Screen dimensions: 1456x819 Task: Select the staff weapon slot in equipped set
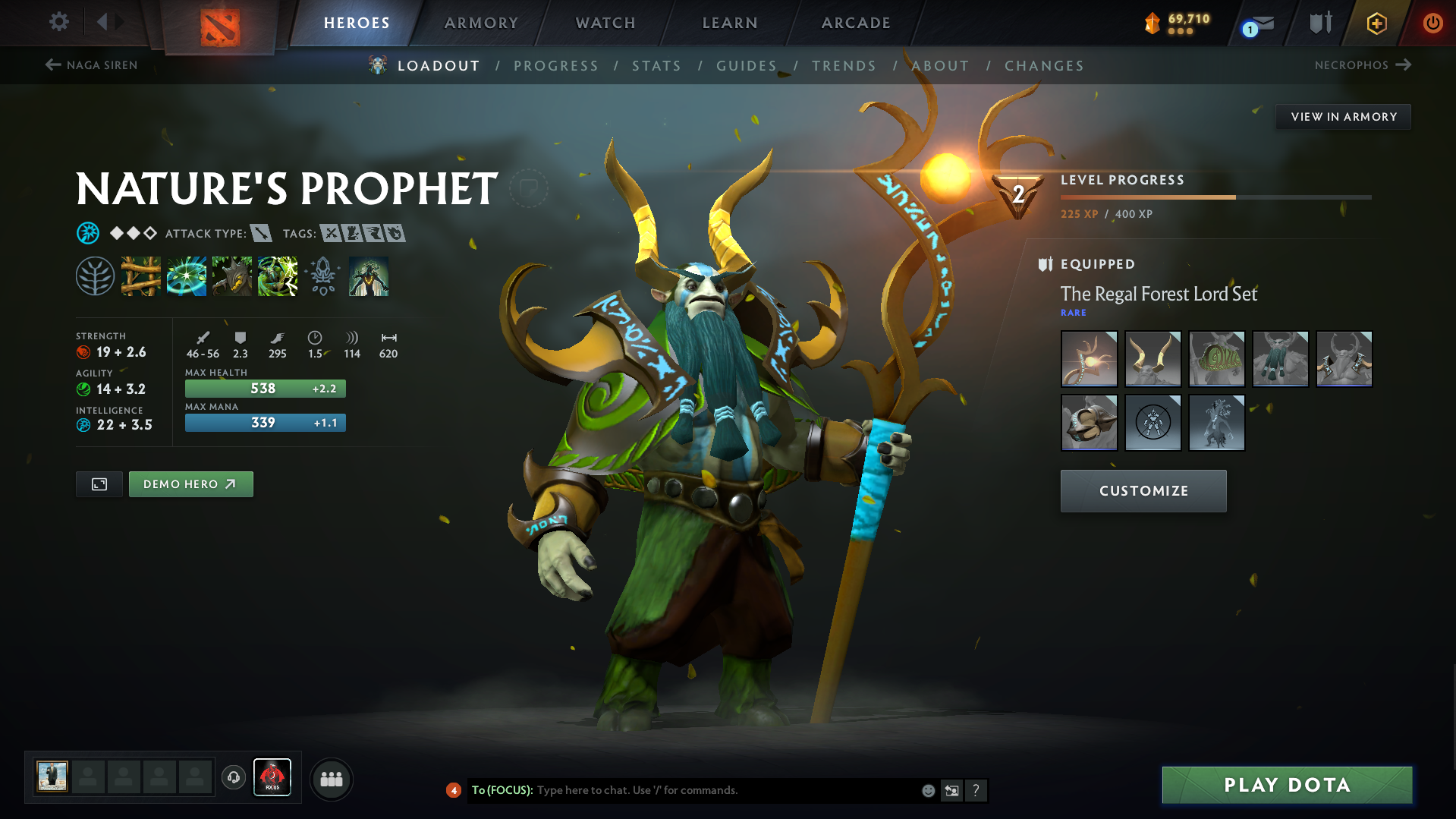tap(1089, 358)
